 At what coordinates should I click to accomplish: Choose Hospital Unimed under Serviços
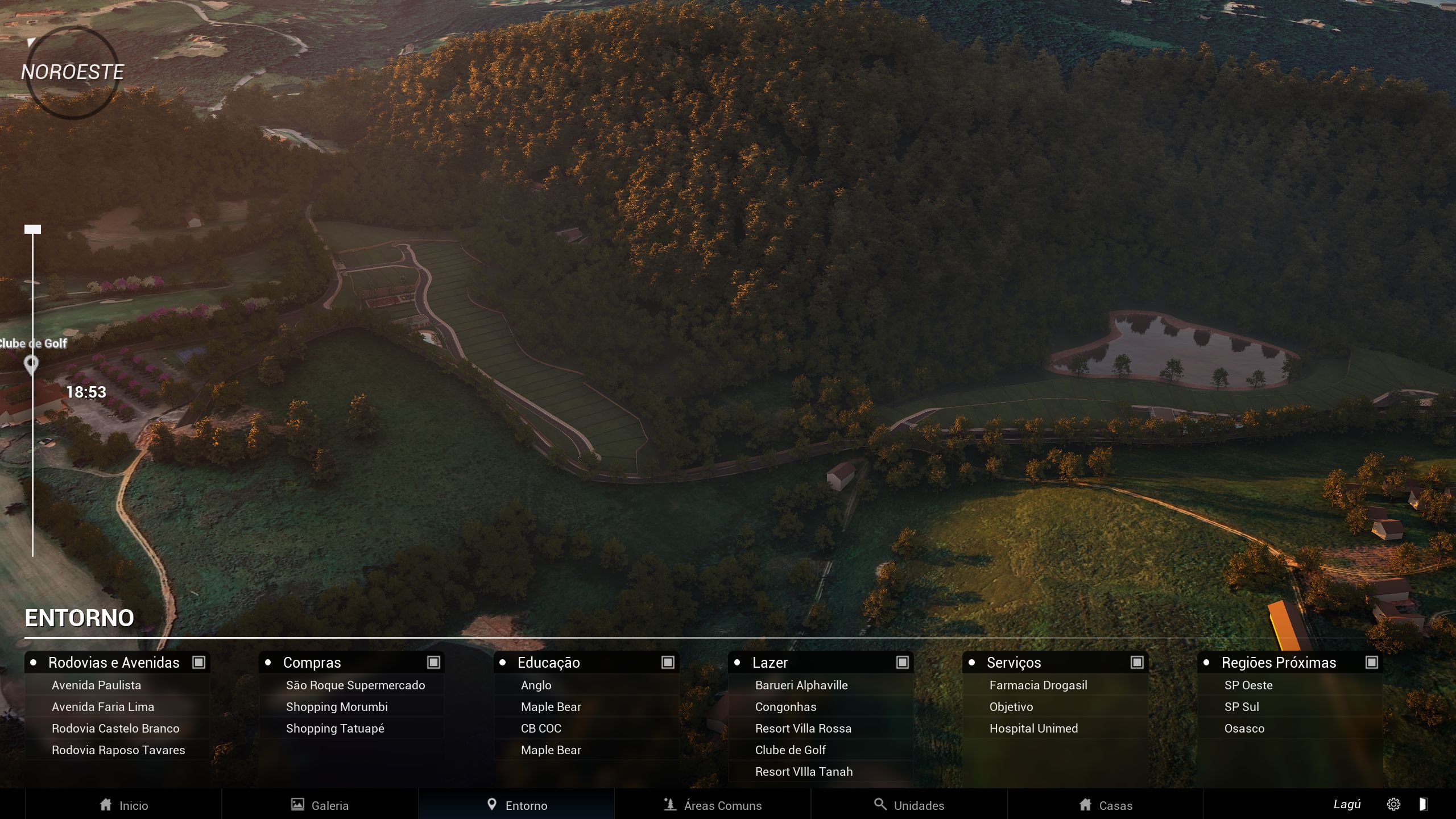tap(1033, 729)
